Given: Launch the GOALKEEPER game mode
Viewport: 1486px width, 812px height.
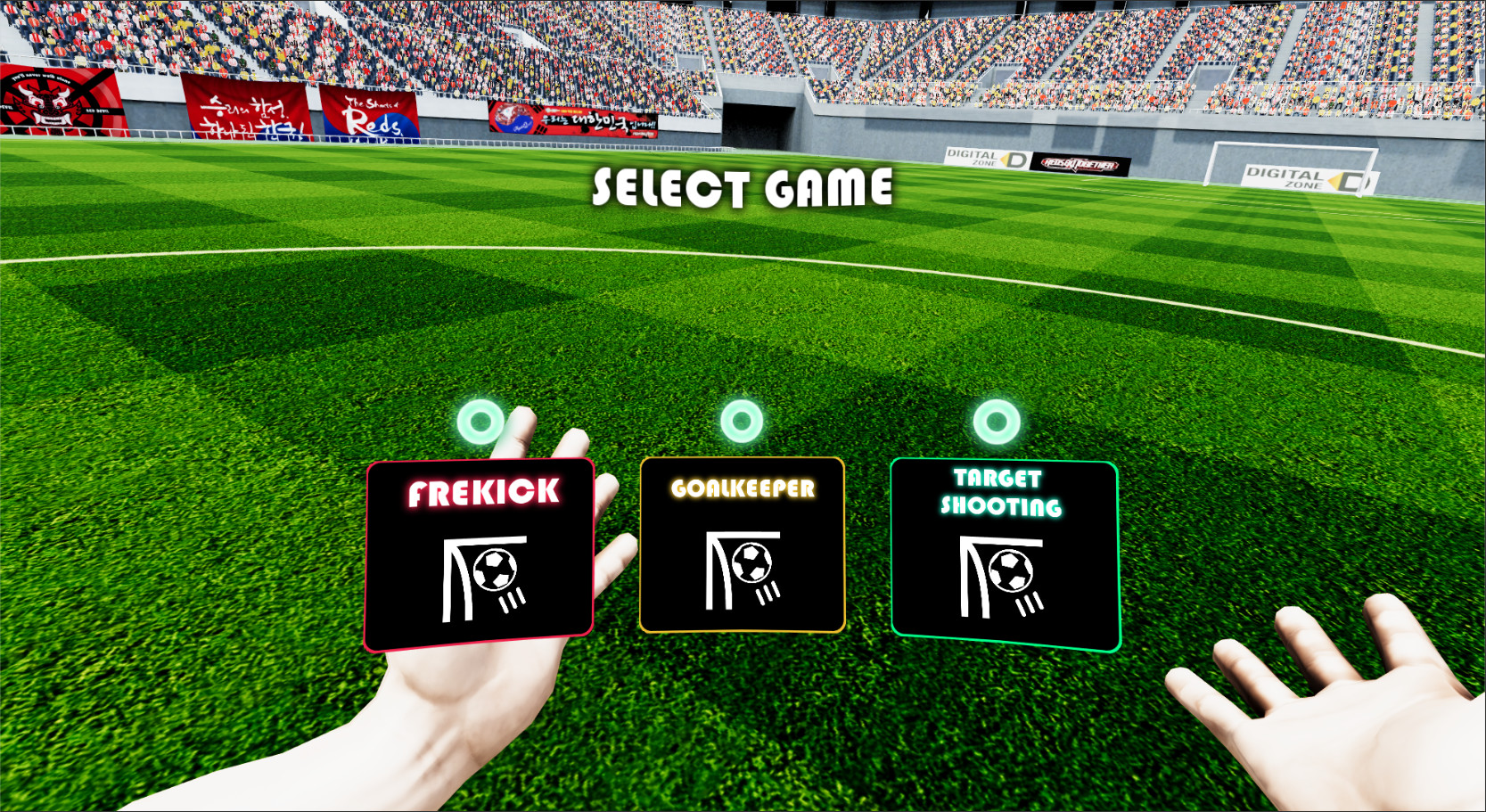Looking at the screenshot, I should point(743,544).
